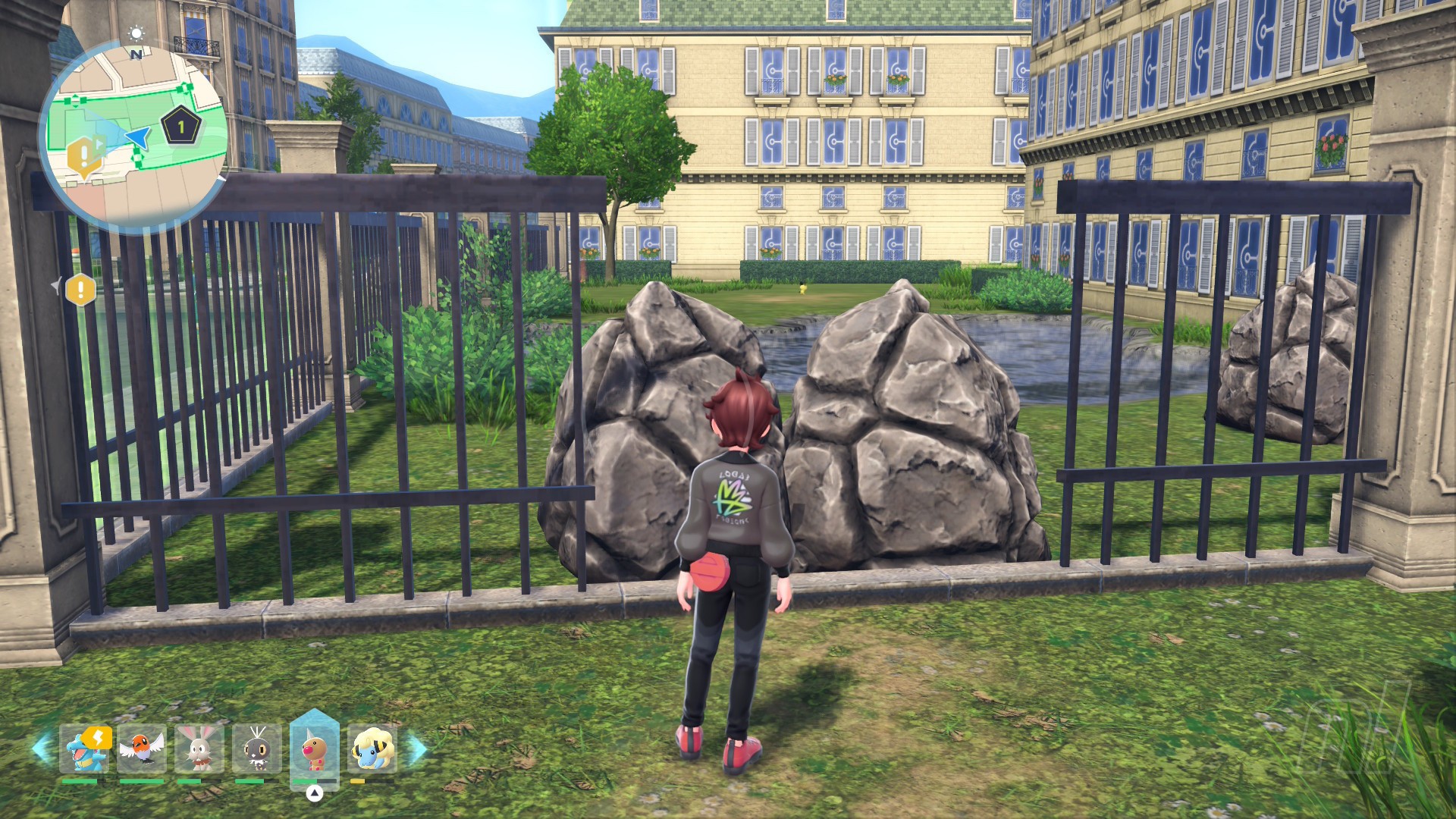Select Fletchling from the party bar
Screen dimensions: 1456x819
coord(142,748)
